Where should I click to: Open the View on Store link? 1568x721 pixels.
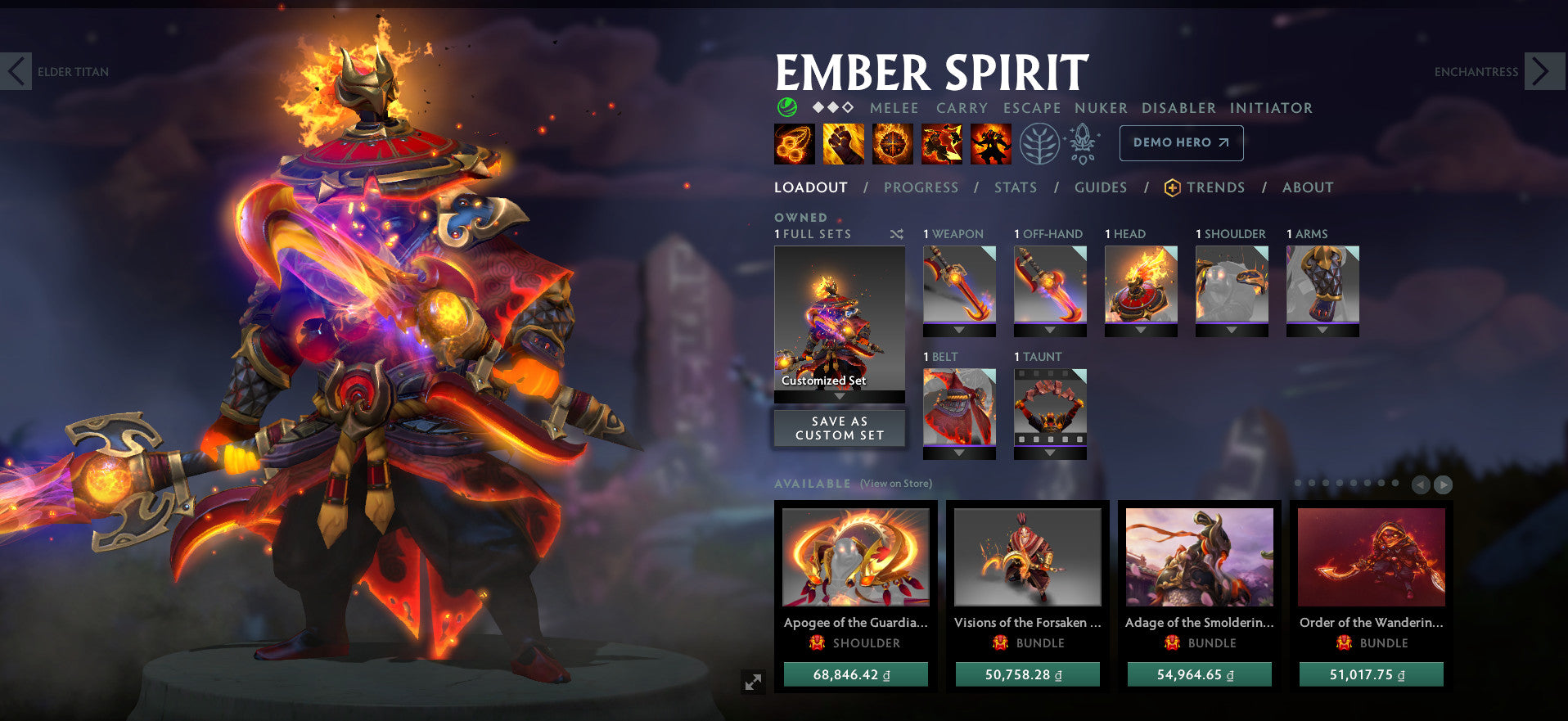pyautogui.click(x=895, y=484)
